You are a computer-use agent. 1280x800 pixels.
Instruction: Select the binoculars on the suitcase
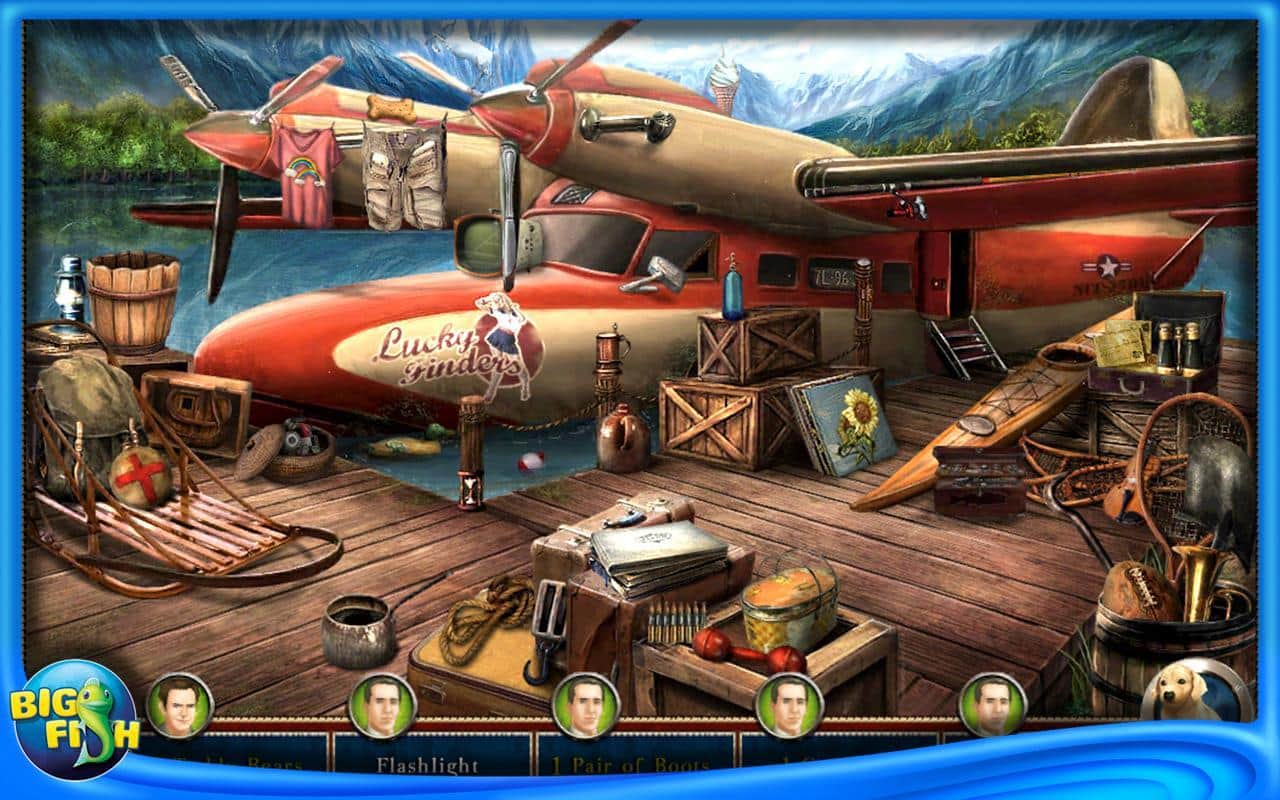[x=1180, y=345]
